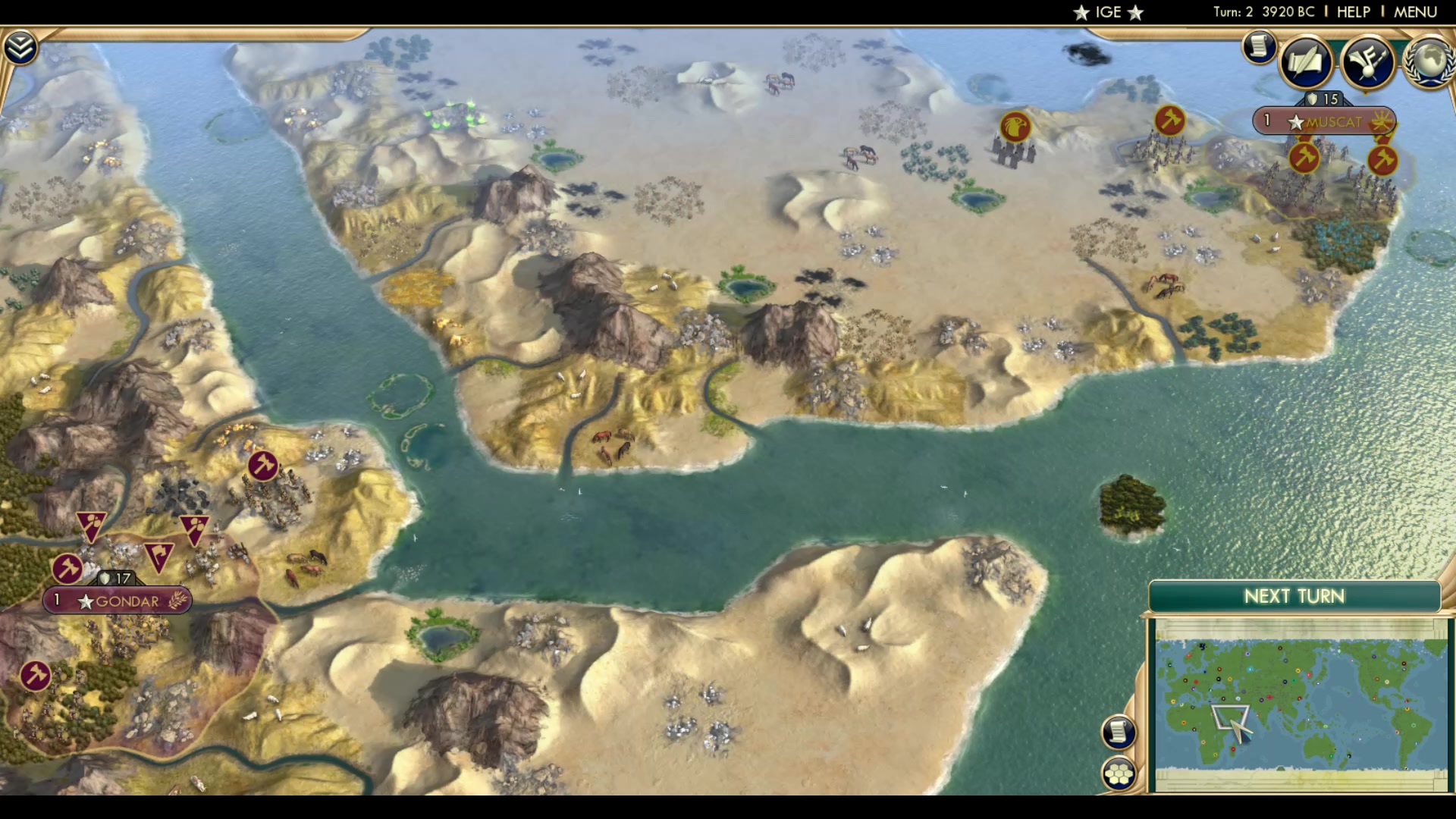Expand the Gondar city banner
The width and height of the screenshot is (1456, 819).
click(x=118, y=601)
